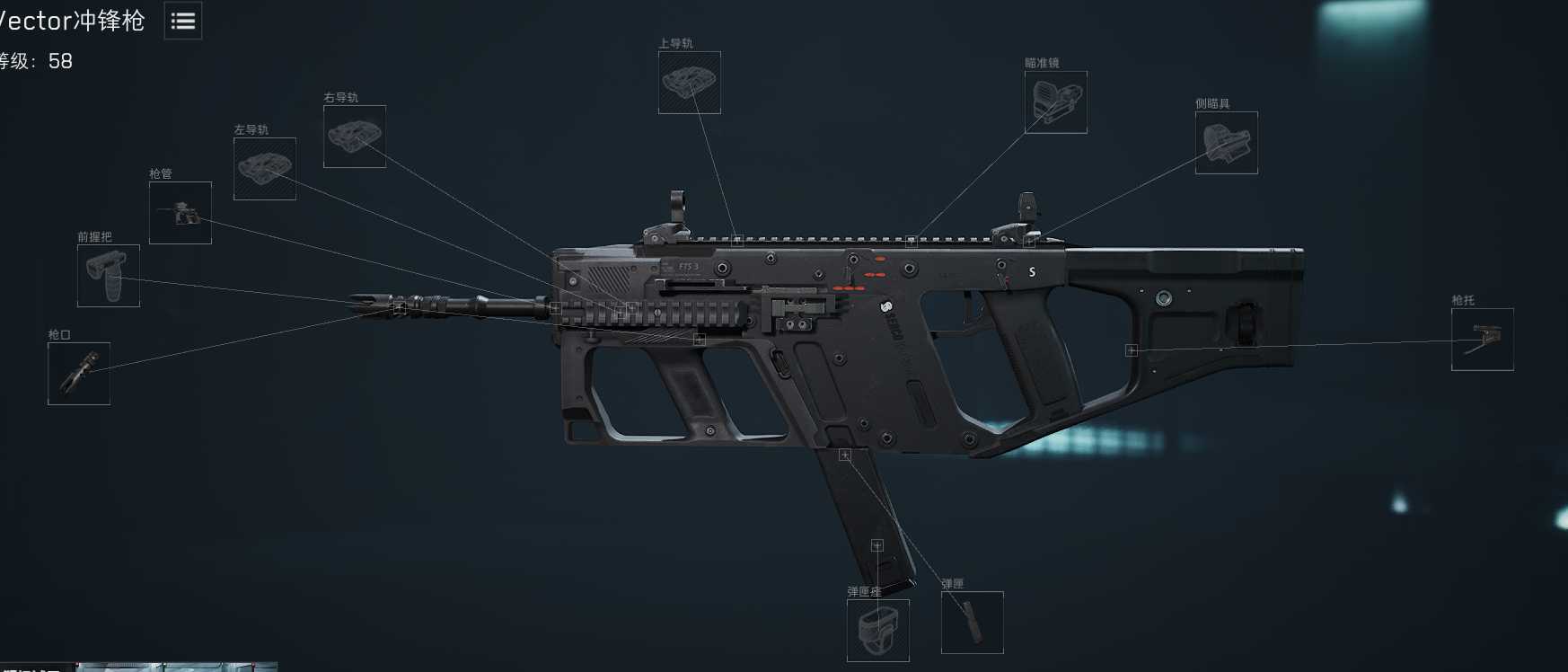This screenshot has width=1568, height=672.
Task: Open the list view button beside the weapon name
Action: [183, 21]
